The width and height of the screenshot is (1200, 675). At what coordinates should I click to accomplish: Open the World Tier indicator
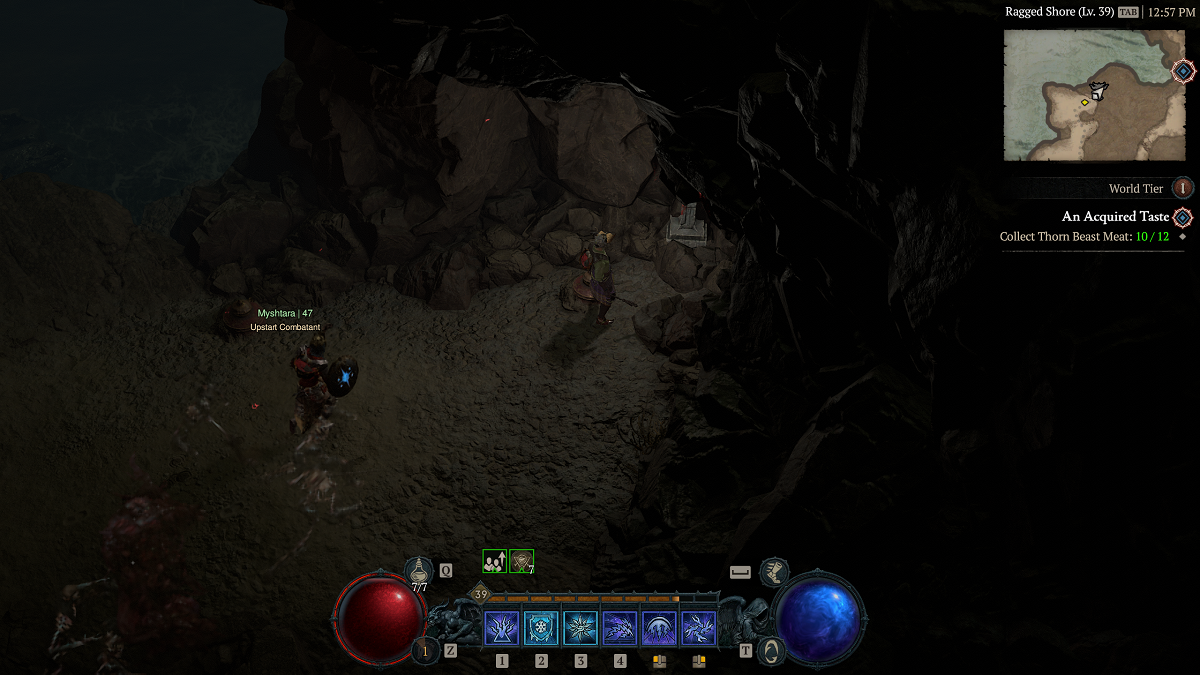(1183, 188)
